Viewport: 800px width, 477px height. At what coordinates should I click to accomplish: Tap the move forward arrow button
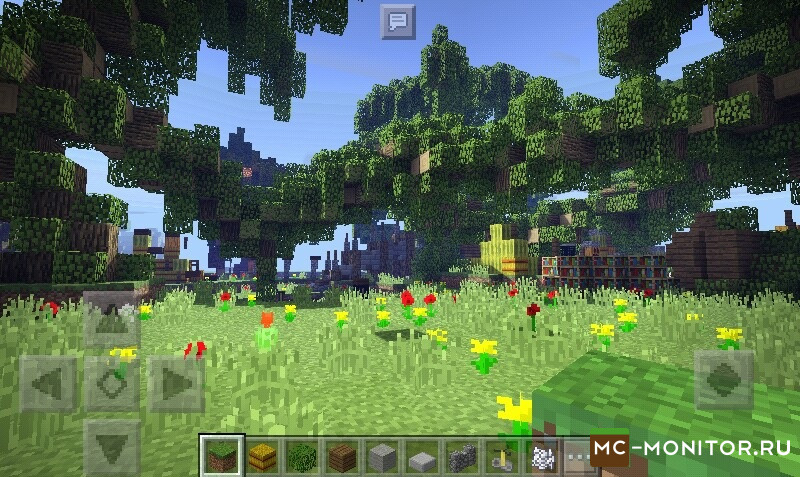(111, 321)
